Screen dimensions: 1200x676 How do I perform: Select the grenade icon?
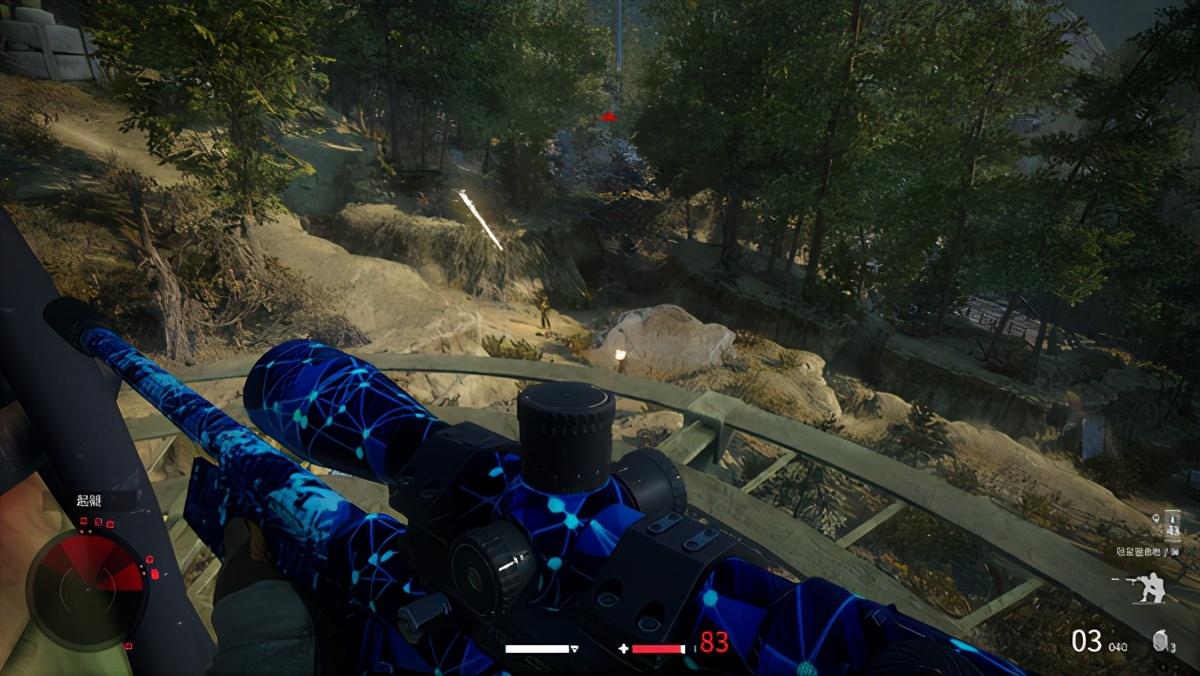tap(1161, 642)
